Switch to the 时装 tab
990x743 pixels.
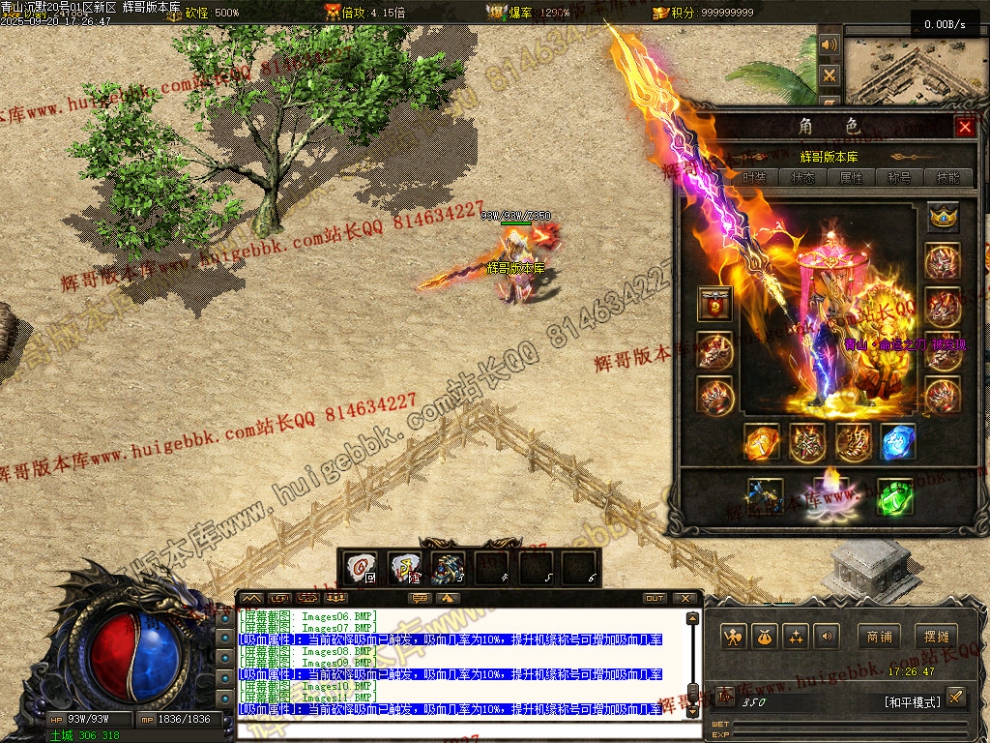754,177
